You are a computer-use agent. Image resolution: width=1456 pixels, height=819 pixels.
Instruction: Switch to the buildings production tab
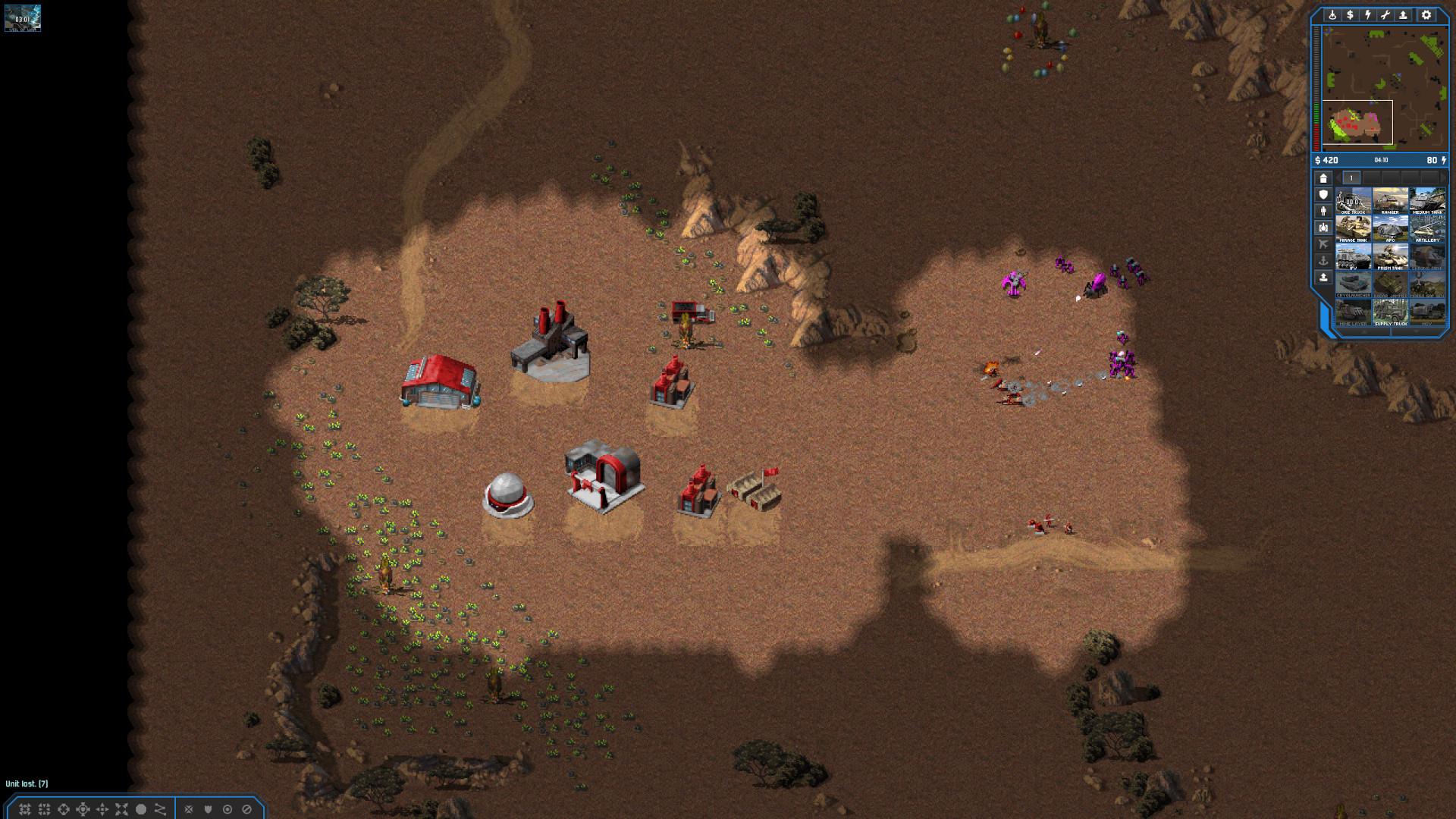(1323, 178)
